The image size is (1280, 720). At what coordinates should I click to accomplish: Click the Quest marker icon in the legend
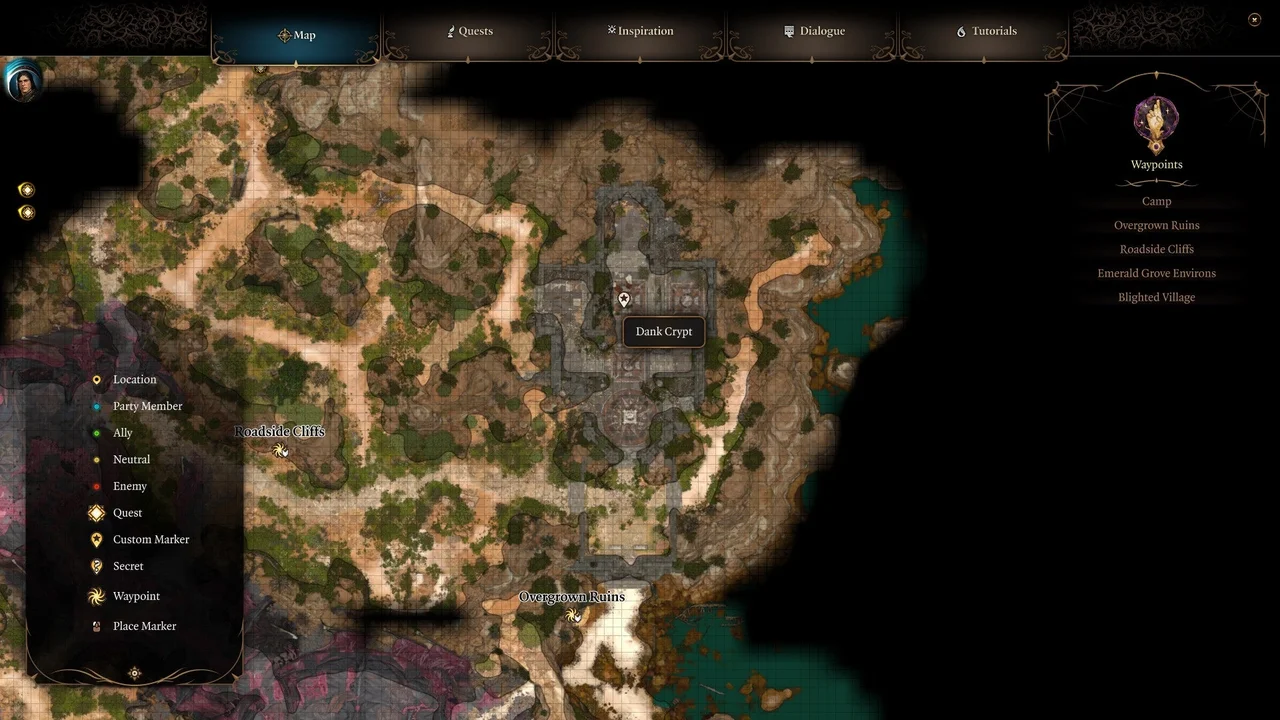coord(95,512)
